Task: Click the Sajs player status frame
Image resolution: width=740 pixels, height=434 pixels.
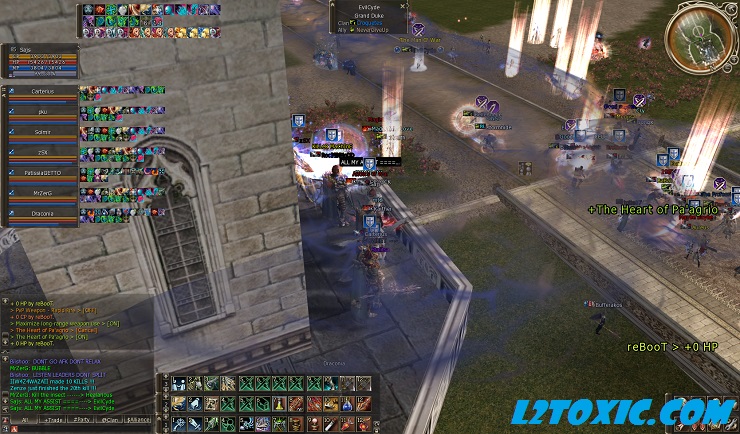Action: [40, 59]
